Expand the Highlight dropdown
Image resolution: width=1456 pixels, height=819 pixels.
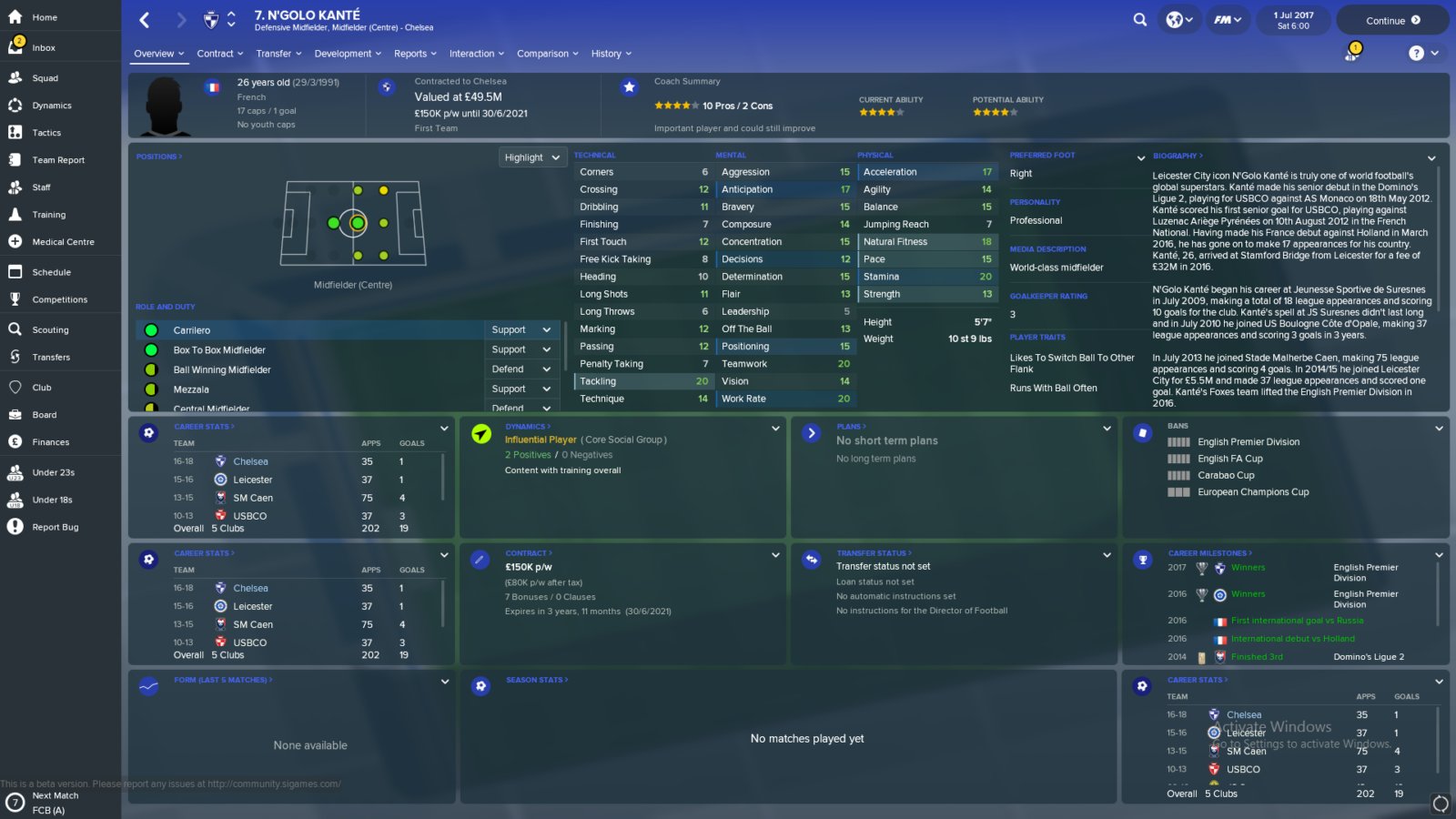(x=532, y=157)
